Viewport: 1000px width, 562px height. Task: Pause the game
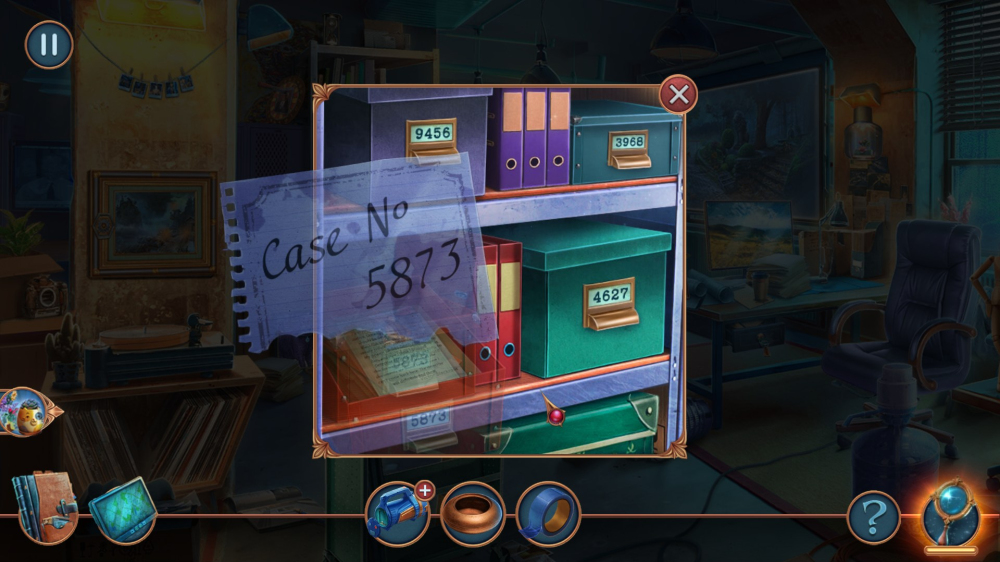48,45
